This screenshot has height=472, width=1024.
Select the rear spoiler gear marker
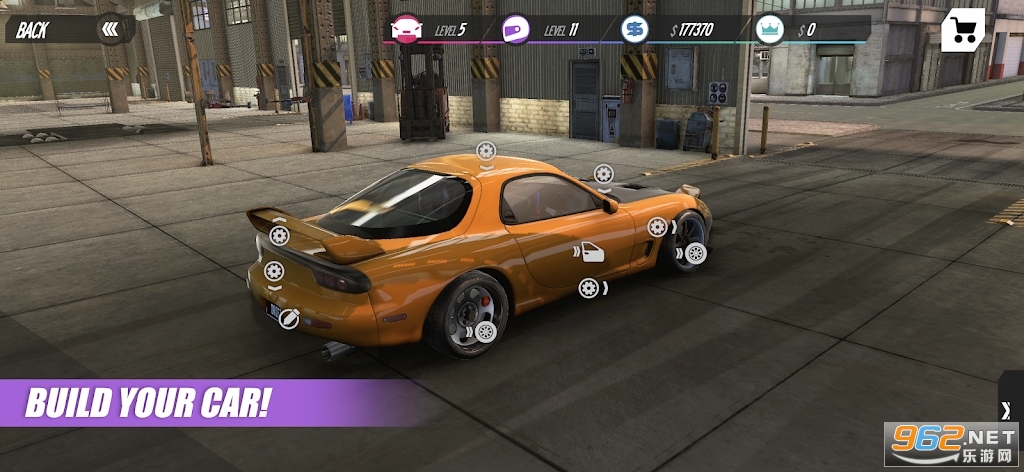click(279, 235)
